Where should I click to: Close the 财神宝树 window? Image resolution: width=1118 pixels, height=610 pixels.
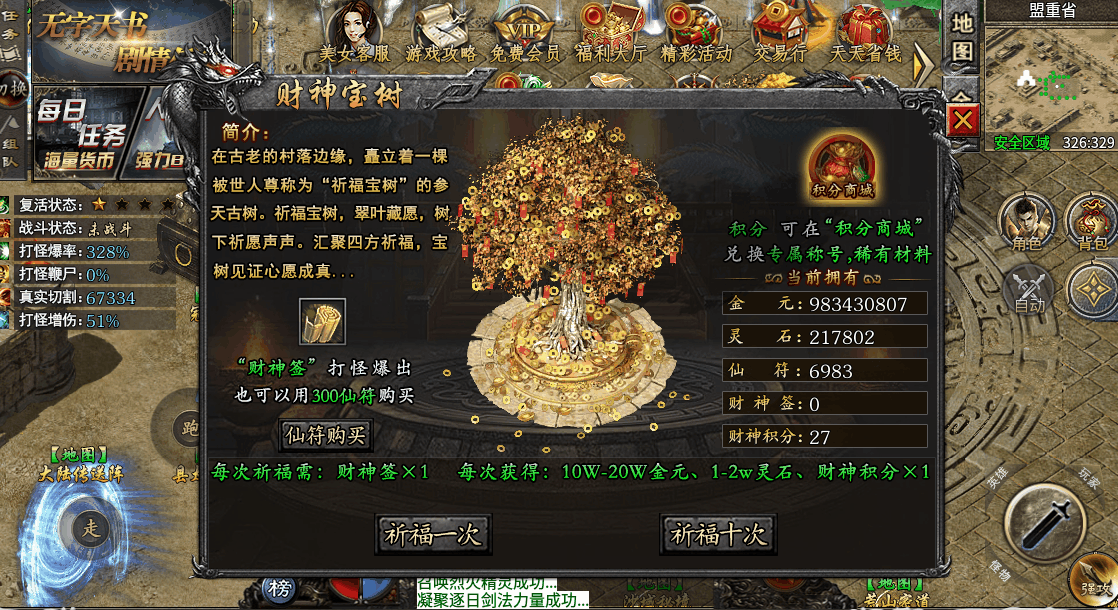(x=963, y=121)
